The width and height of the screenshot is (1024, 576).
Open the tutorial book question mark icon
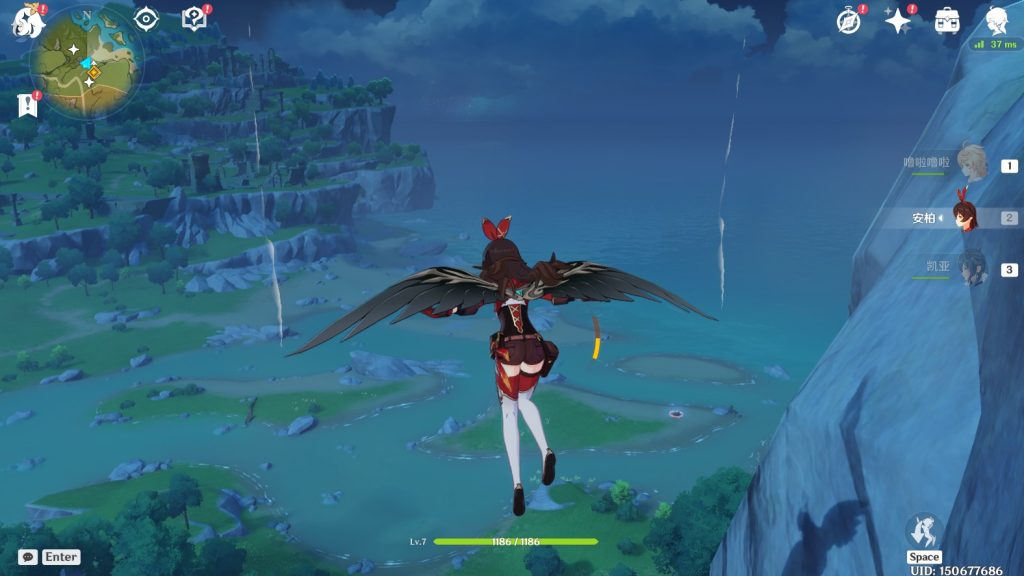point(193,19)
